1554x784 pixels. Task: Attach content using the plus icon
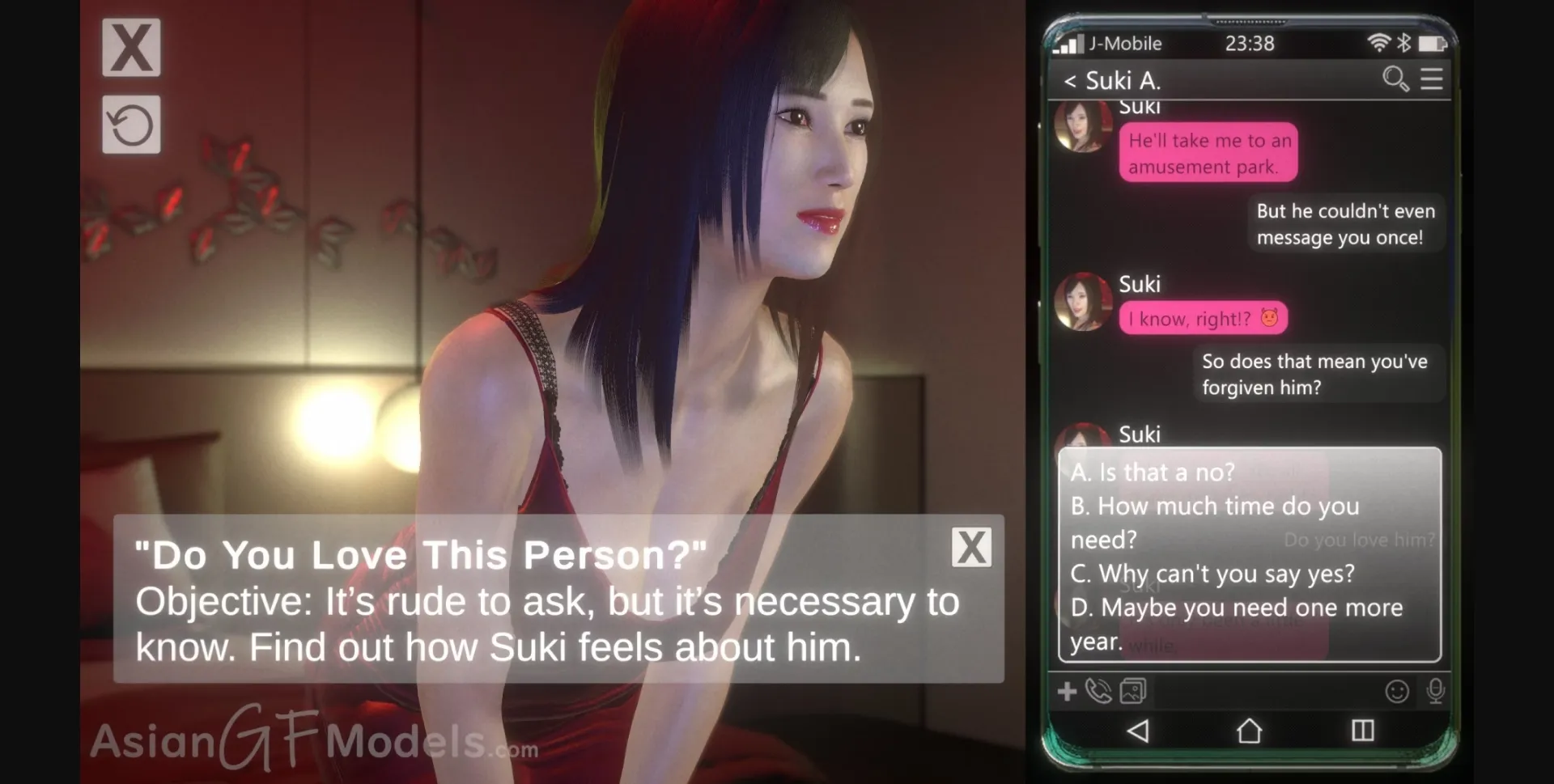click(1067, 693)
